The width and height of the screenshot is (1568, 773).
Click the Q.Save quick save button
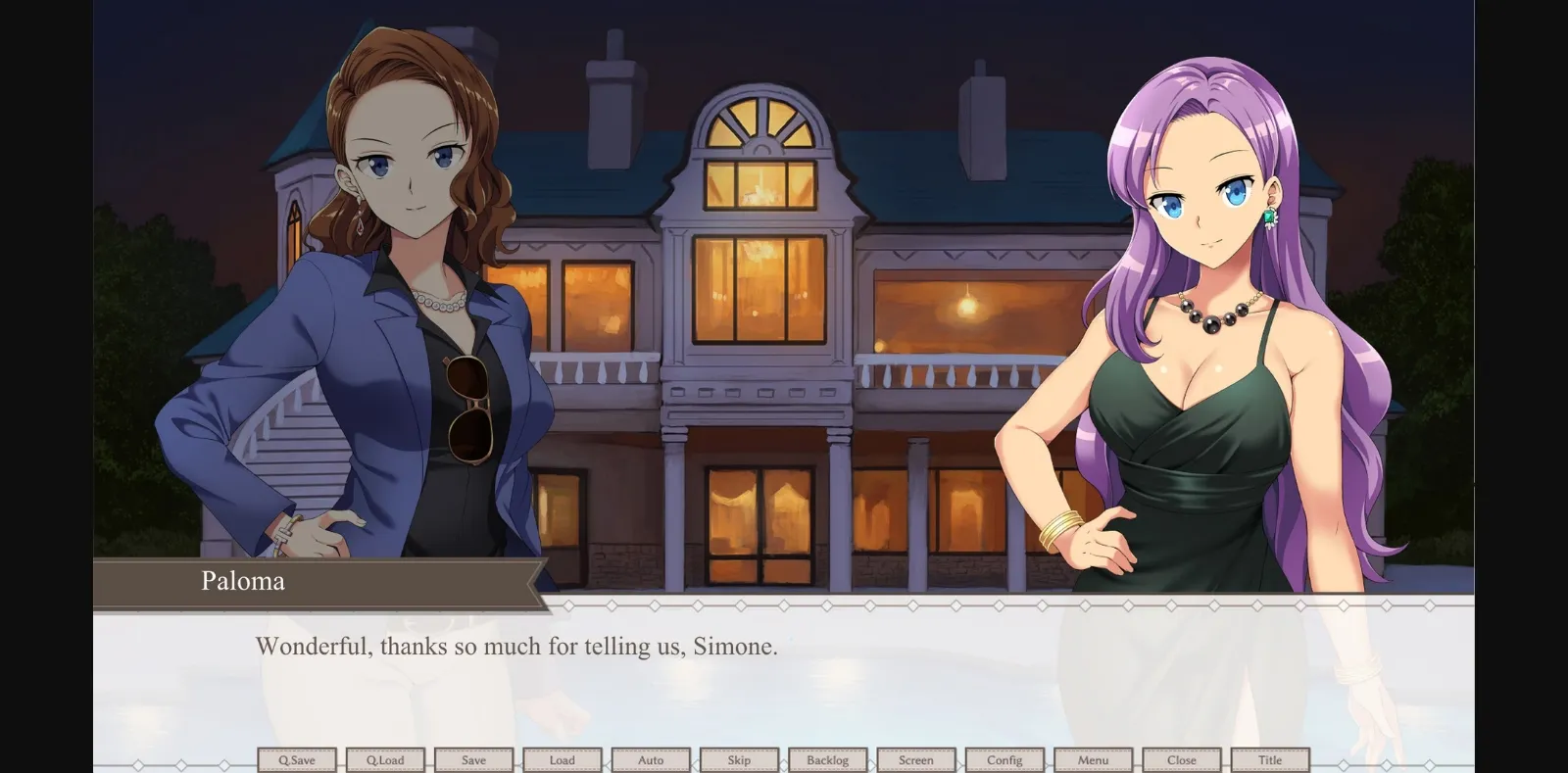(x=297, y=759)
